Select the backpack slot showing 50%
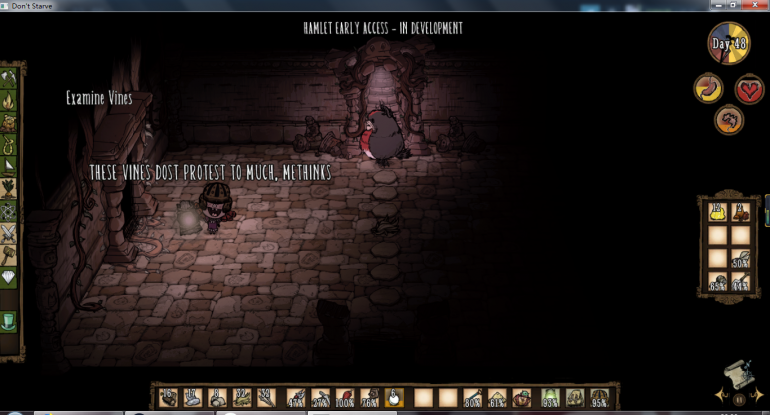Viewport: 770px width, 415px height. pos(741,258)
